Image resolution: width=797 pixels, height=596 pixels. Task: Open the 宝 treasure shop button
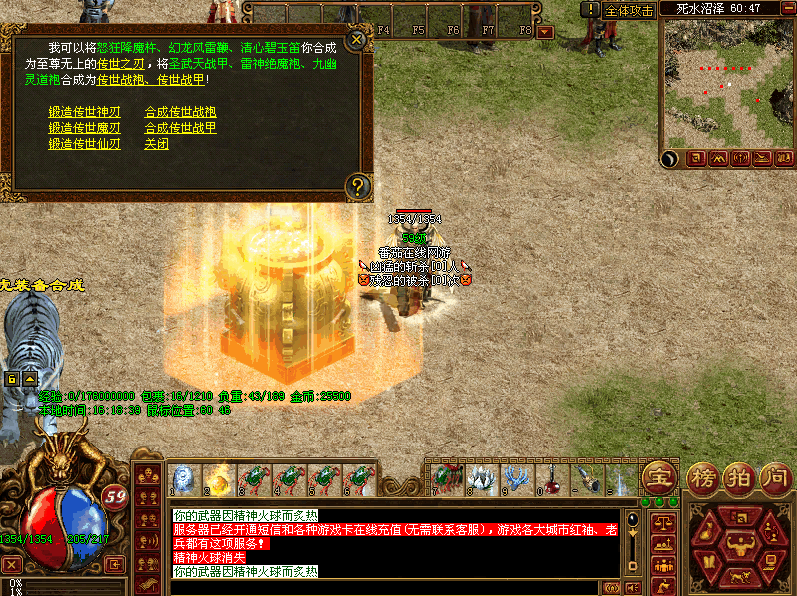pyautogui.click(x=659, y=474)
